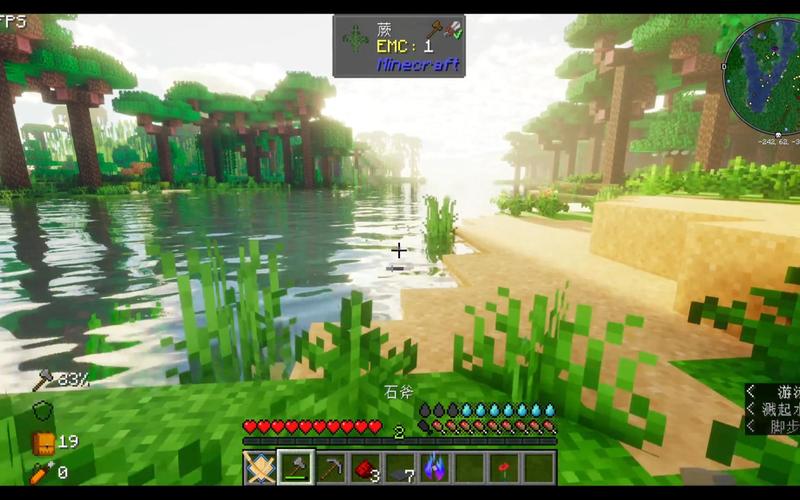Choose the pickaxe in the hotbar
Image resolution: width=800 pixels, height=500 pixels.
pos(330,467)
